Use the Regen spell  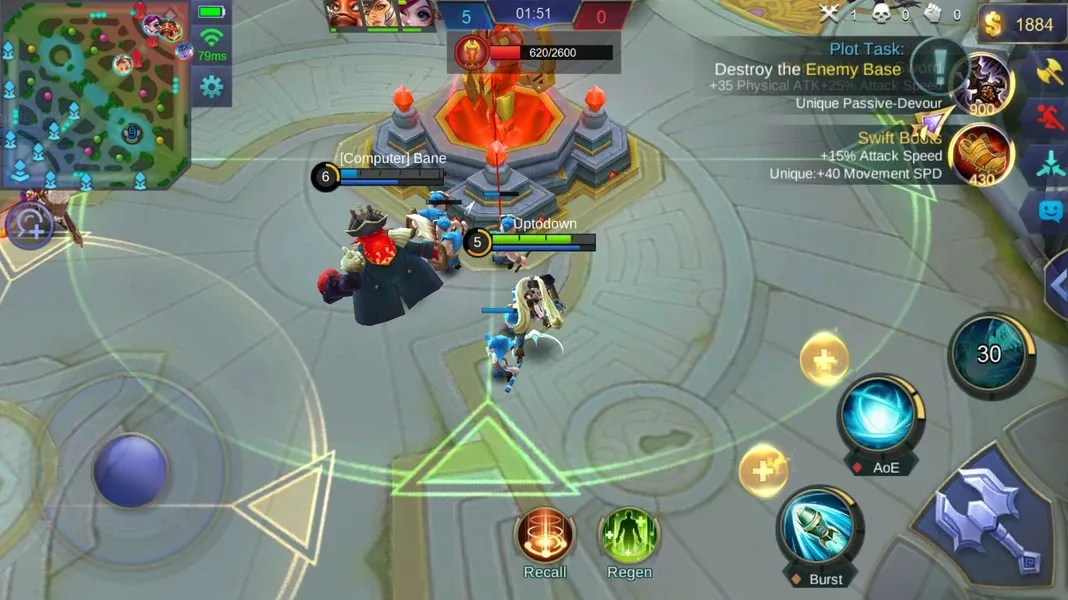[629, 535]
